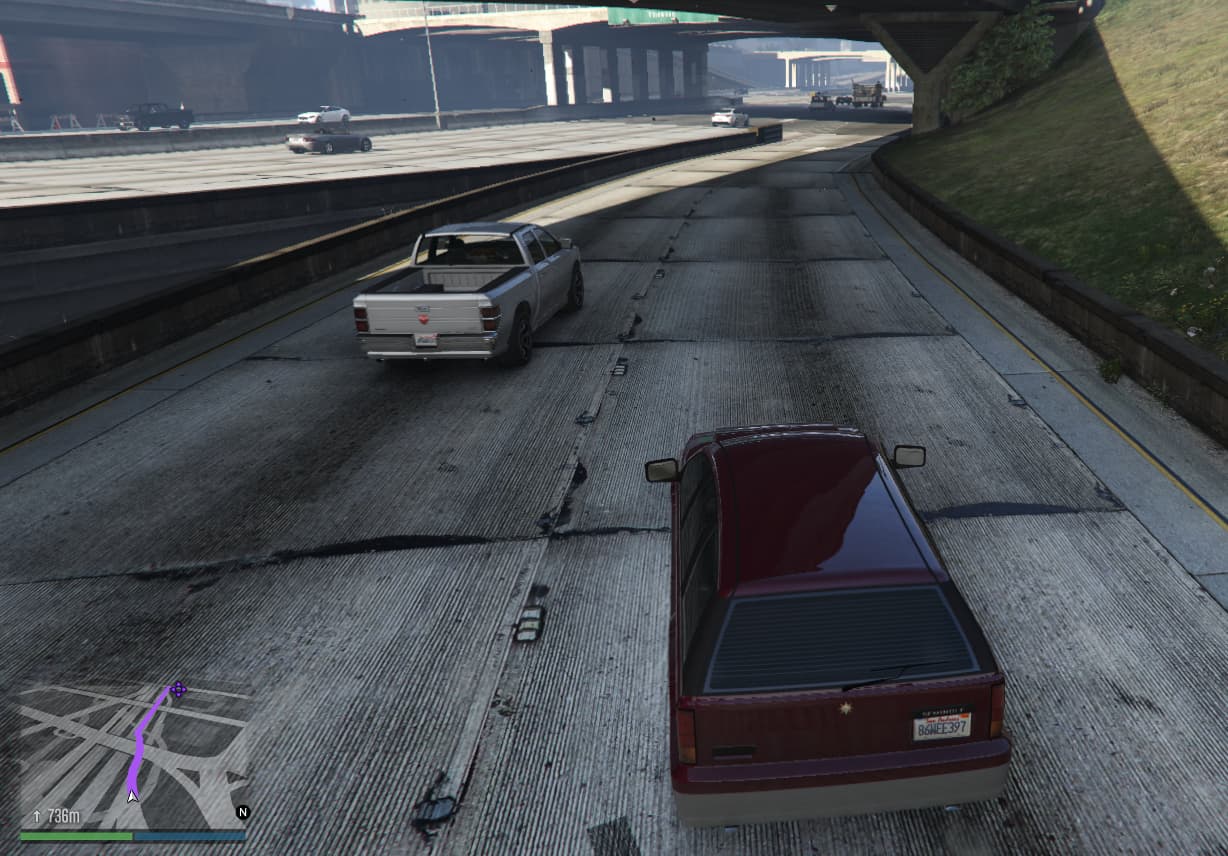Select the white player arrow on minimap
Viewport: 1228px width, 856px height.
click(x=131, y=795)
